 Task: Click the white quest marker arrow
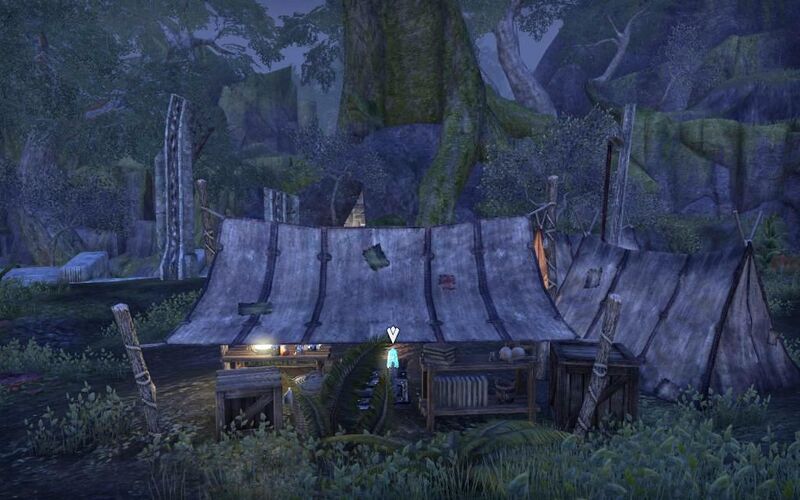392,333
